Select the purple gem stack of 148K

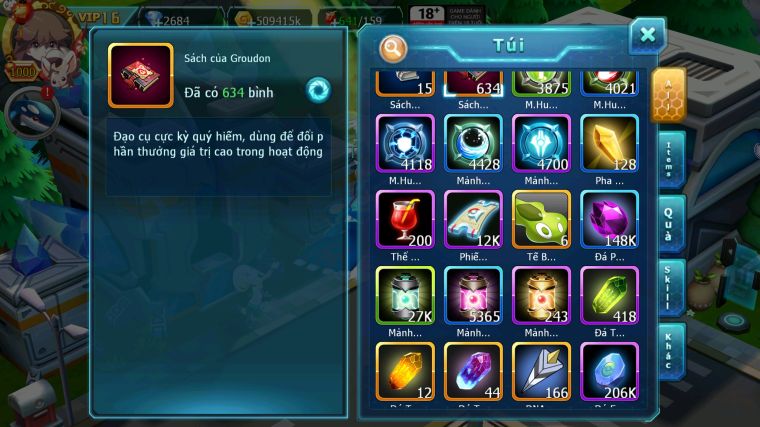coord(609,219)
